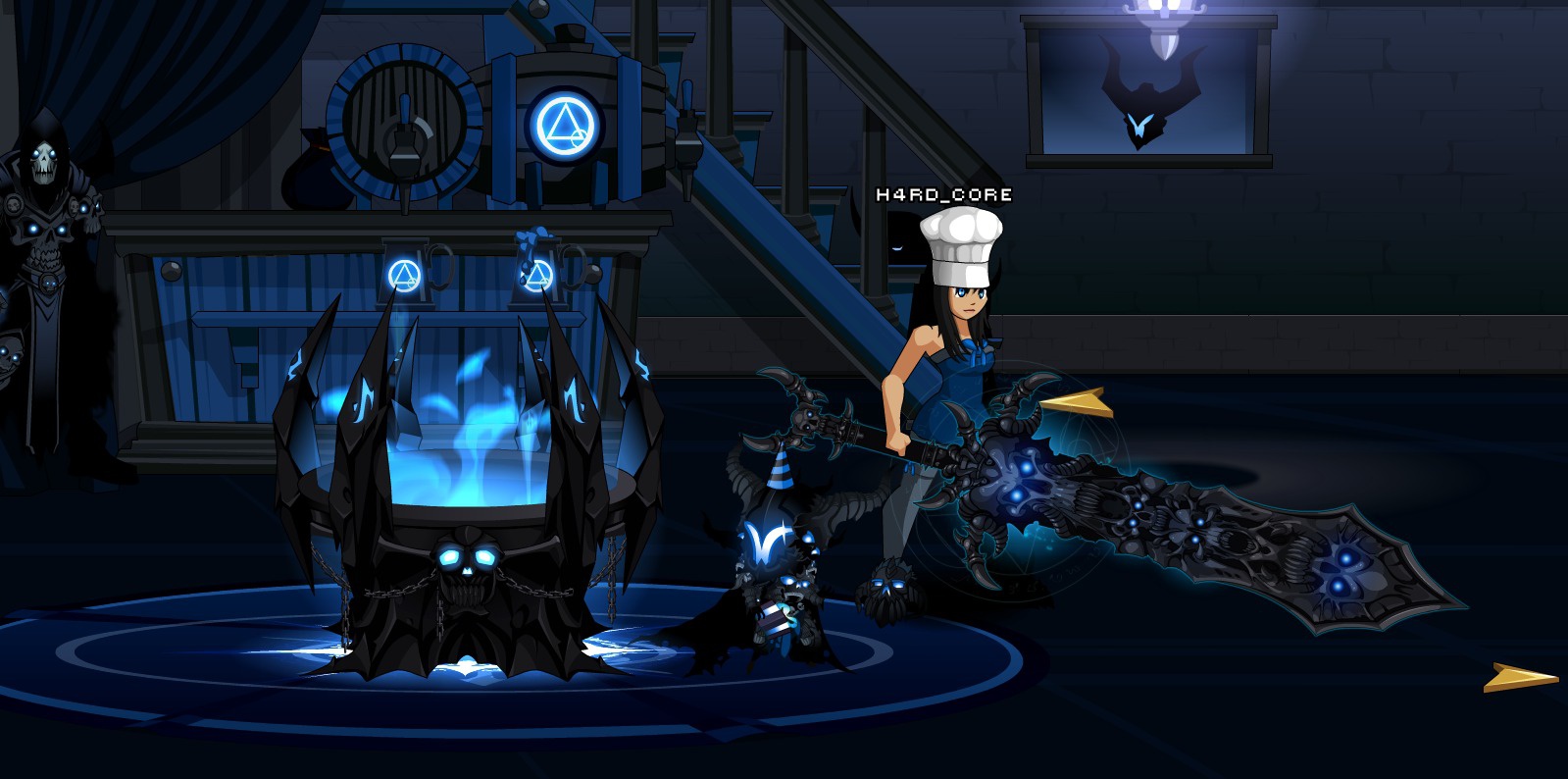
Task: Select the H4RD_CORE player name tag
Action: [943, 194]
